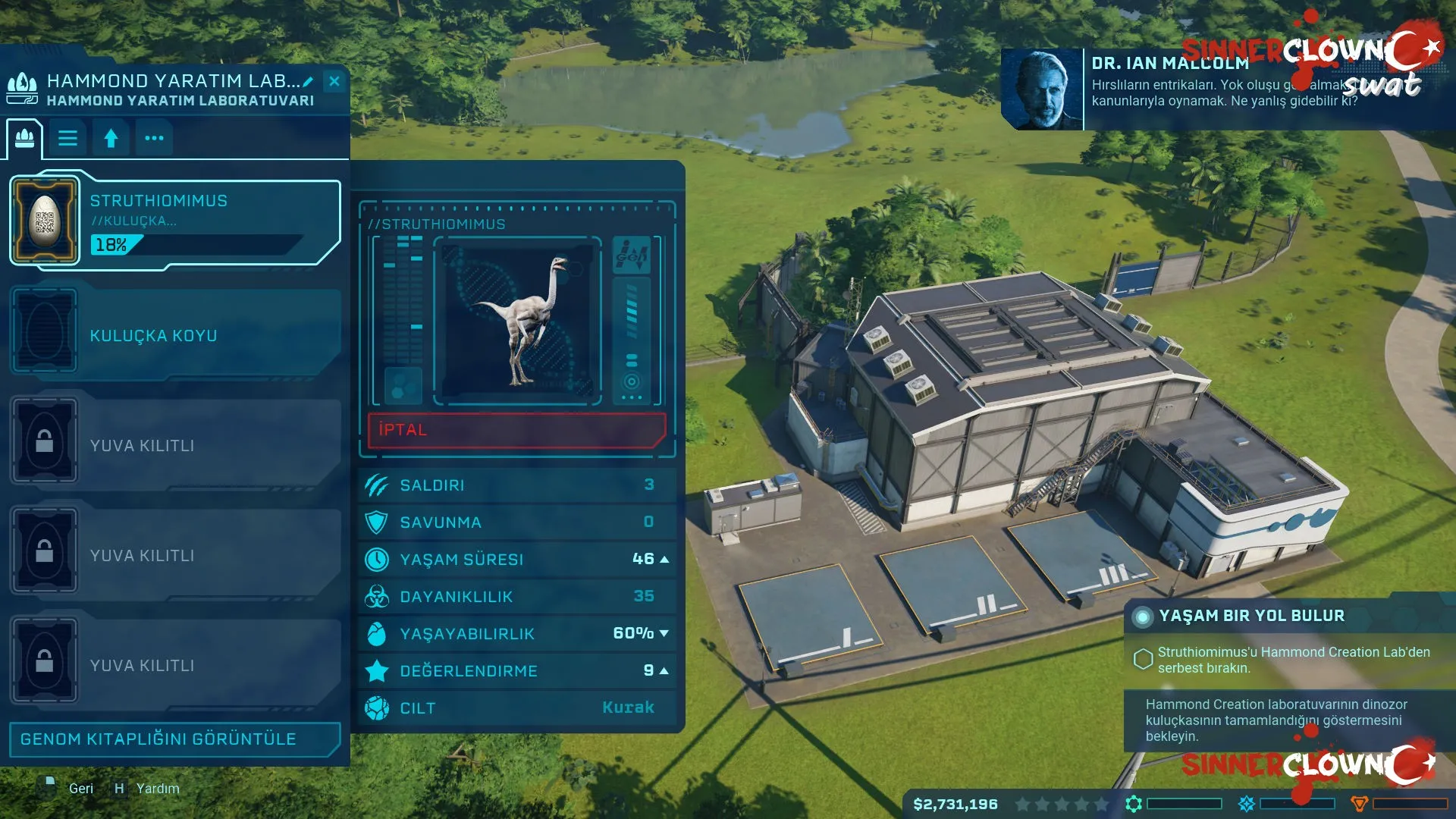Image resolution: width=1456 pixels, height=819 pixels.
Task: Switch to the hatchery egg tab
Action: pyautogui.click(x=25, y=138)
